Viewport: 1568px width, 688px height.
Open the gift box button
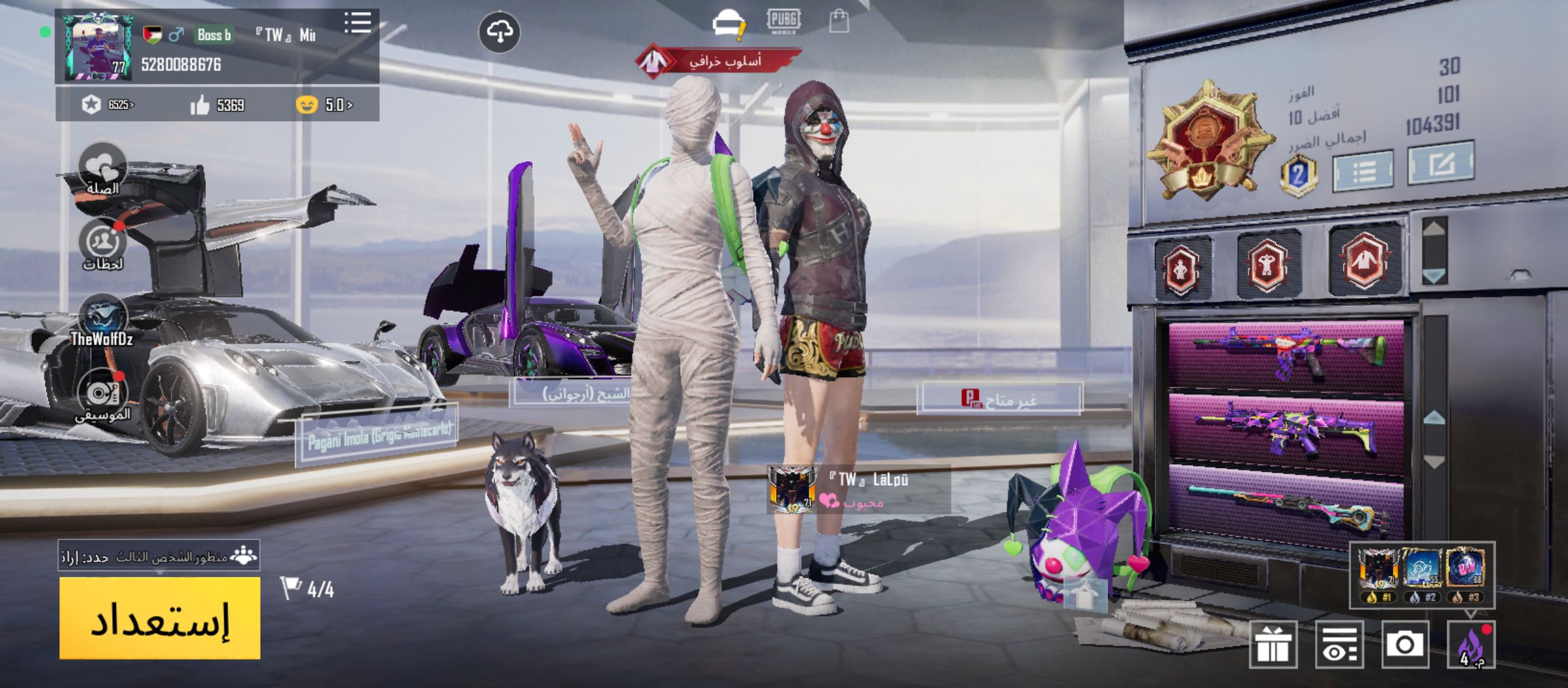click(1273, 645)
